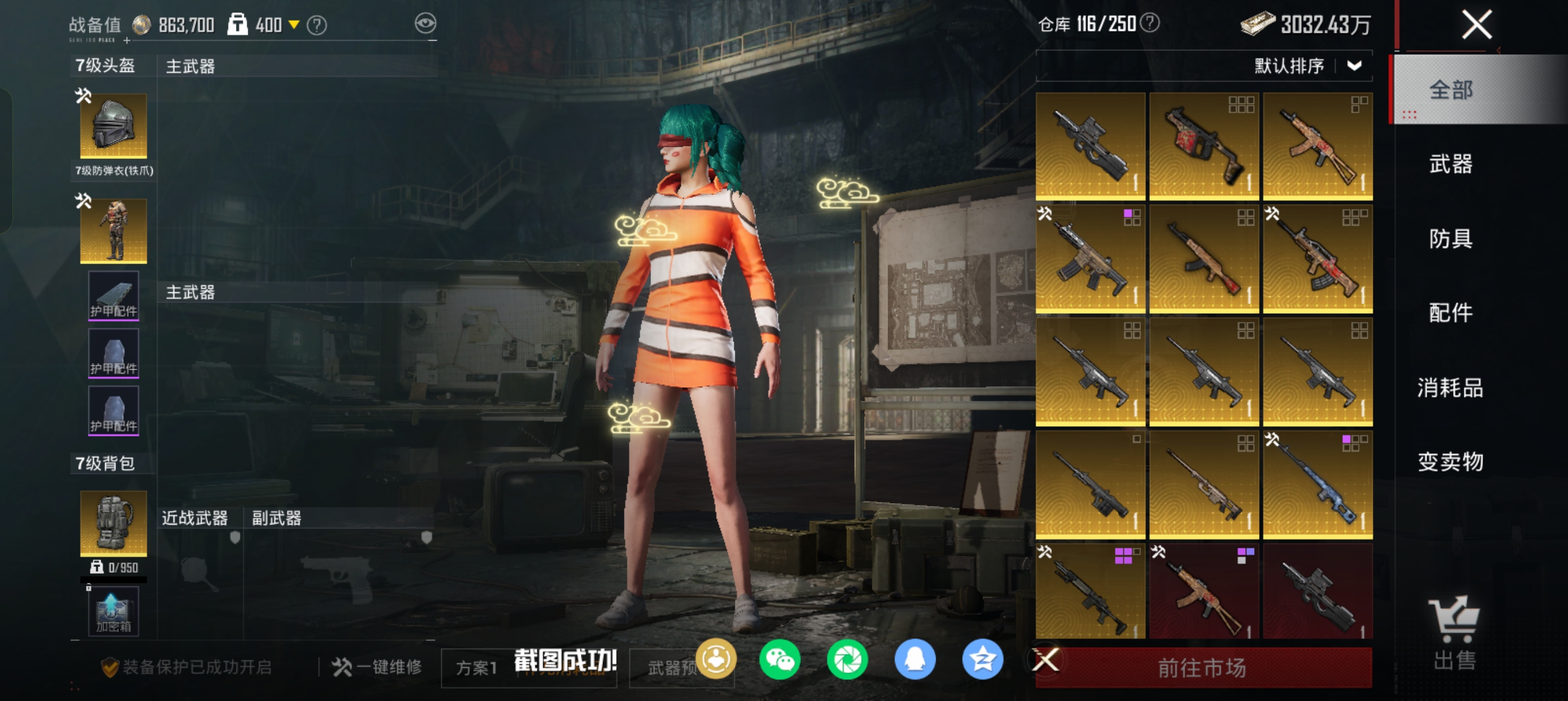The height and width of the screenshot is (701, 1568).
Task: Switch to the 武器 category tab
Action: coord(1450,165)
